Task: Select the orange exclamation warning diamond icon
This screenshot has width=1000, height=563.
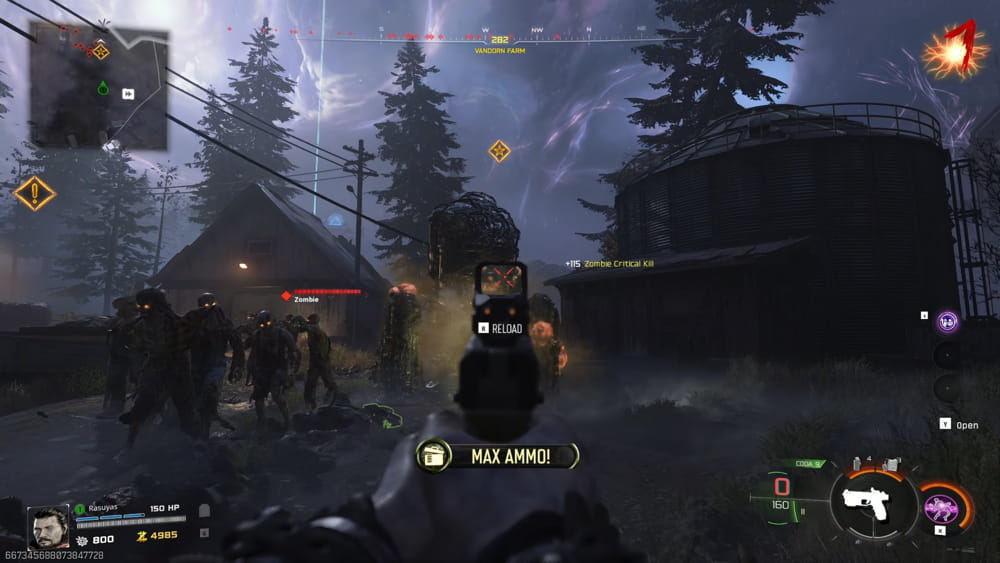Action: [34, 192]
